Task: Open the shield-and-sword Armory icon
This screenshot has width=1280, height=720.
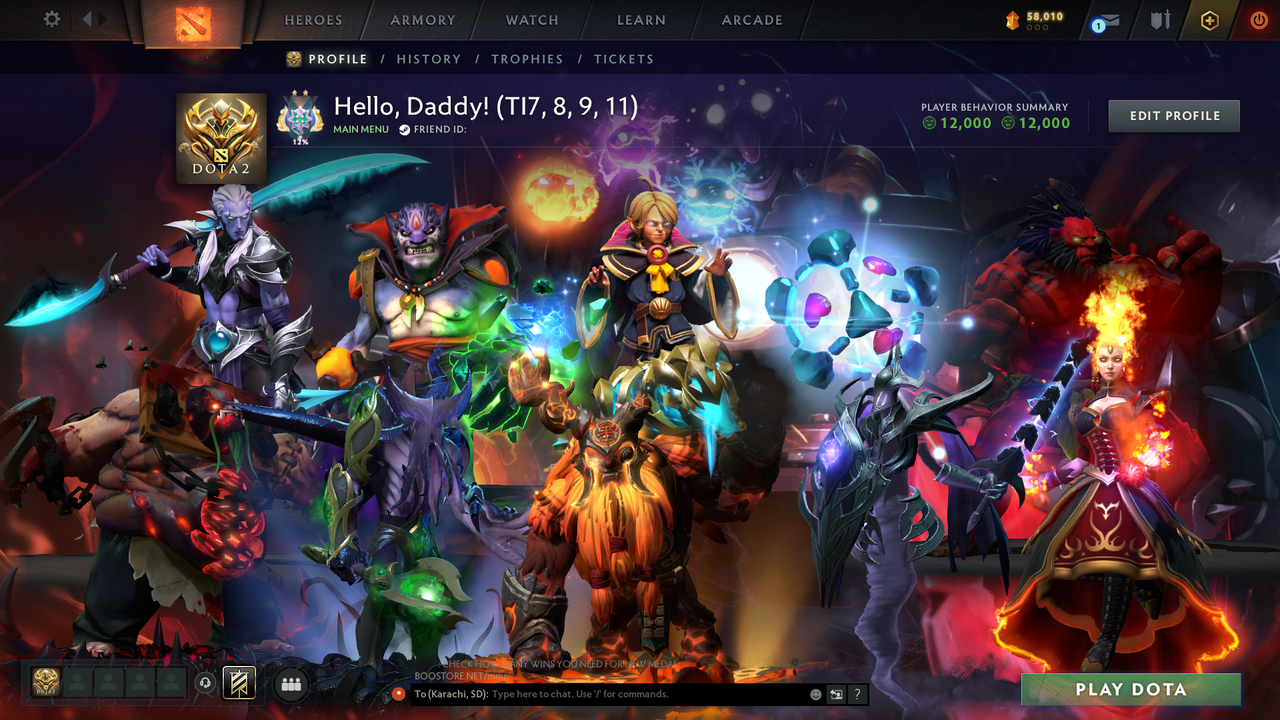Action: (1160, 20)
